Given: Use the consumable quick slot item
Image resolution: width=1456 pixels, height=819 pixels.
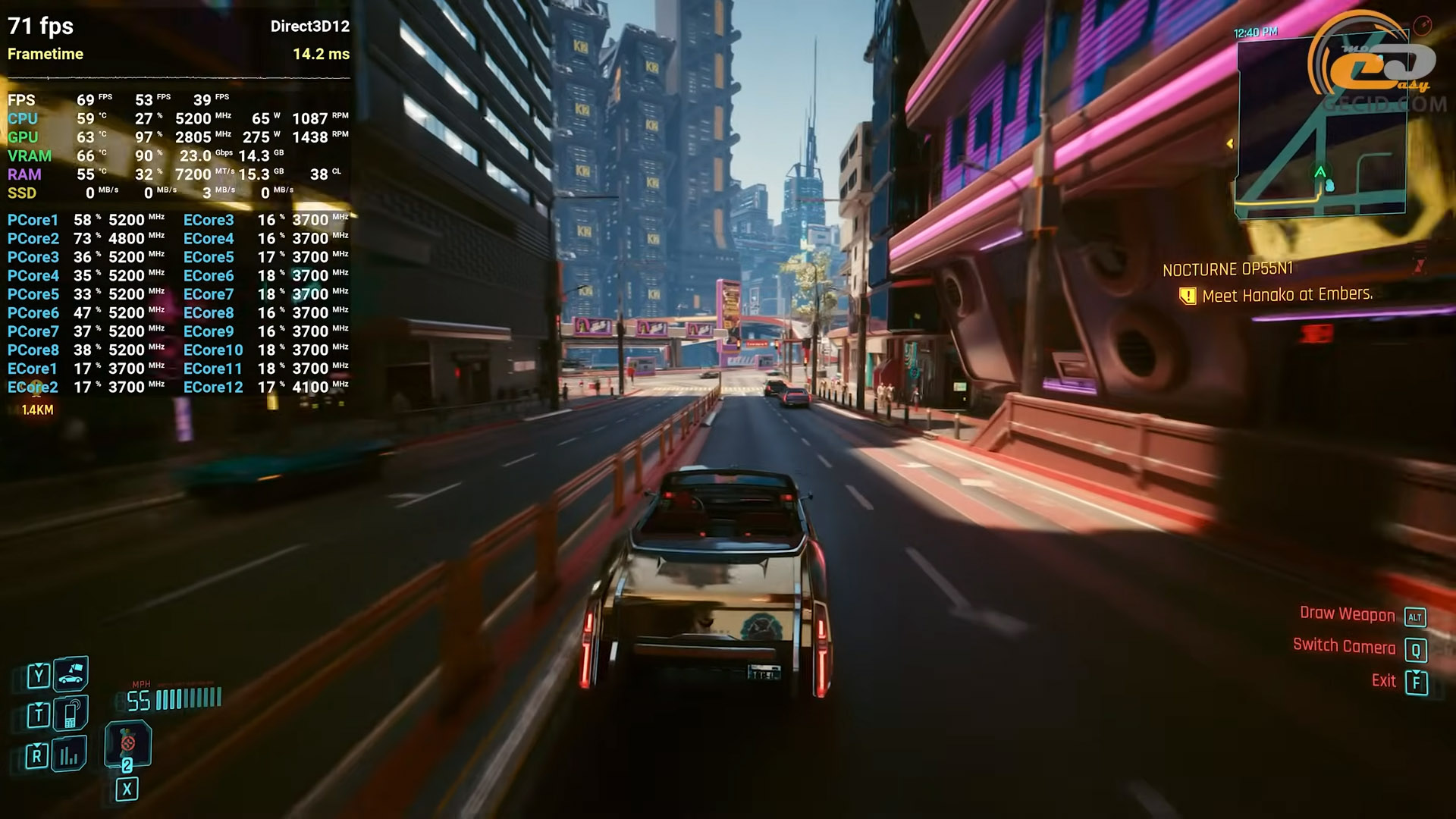Looking at the screenshot, I should click(127, 744).
